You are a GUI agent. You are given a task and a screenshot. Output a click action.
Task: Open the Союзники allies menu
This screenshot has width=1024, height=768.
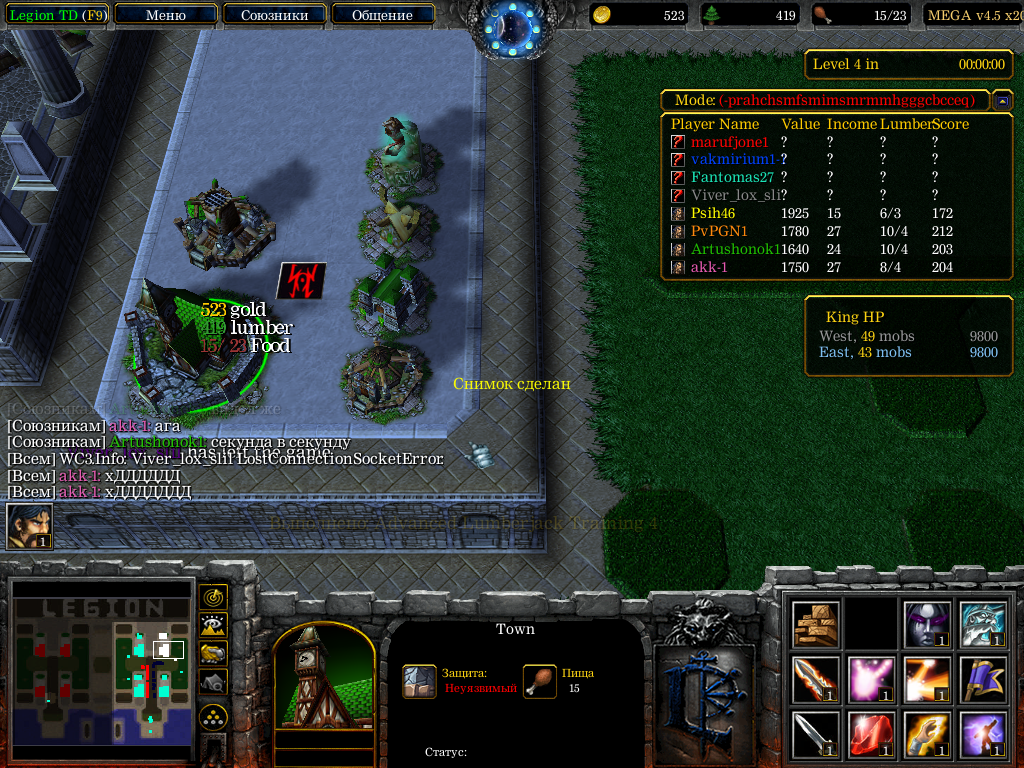[x=273, y=15]
